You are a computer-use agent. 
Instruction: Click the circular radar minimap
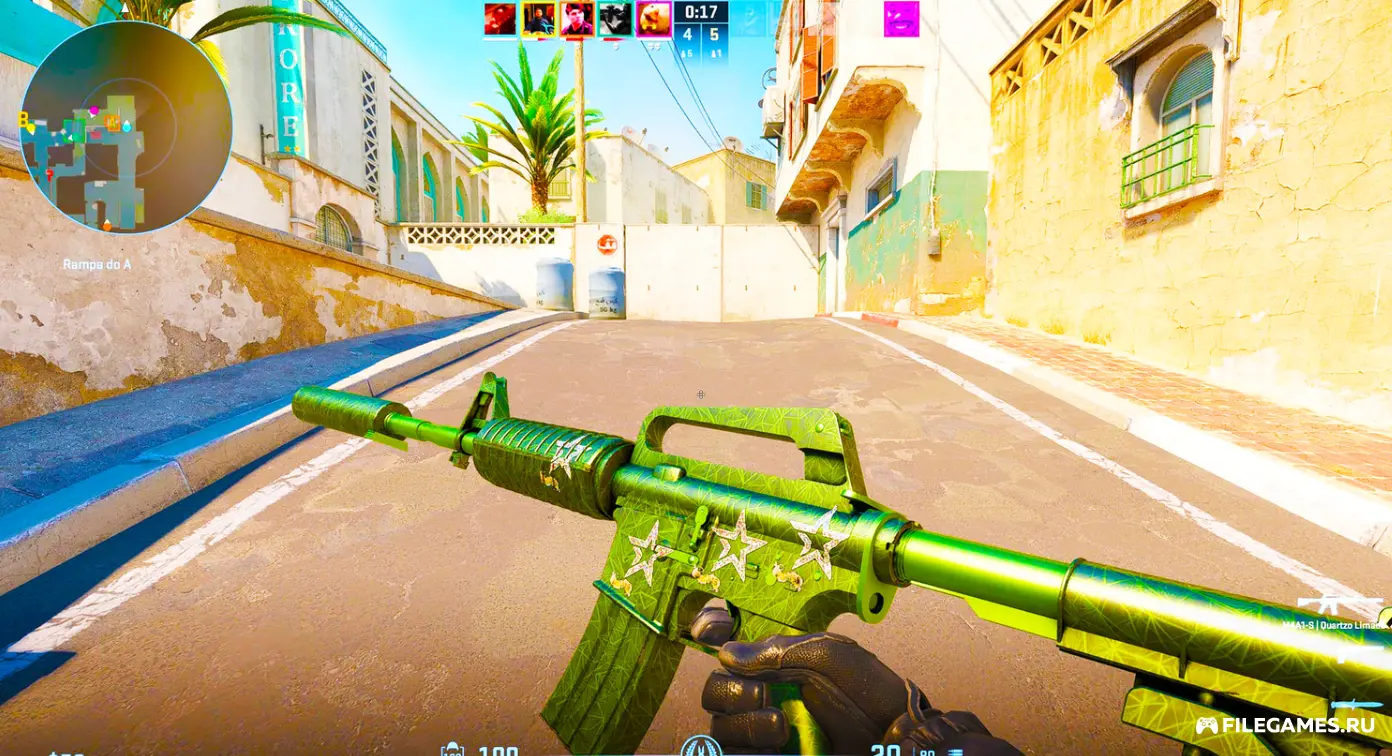[x=126, y=127]
